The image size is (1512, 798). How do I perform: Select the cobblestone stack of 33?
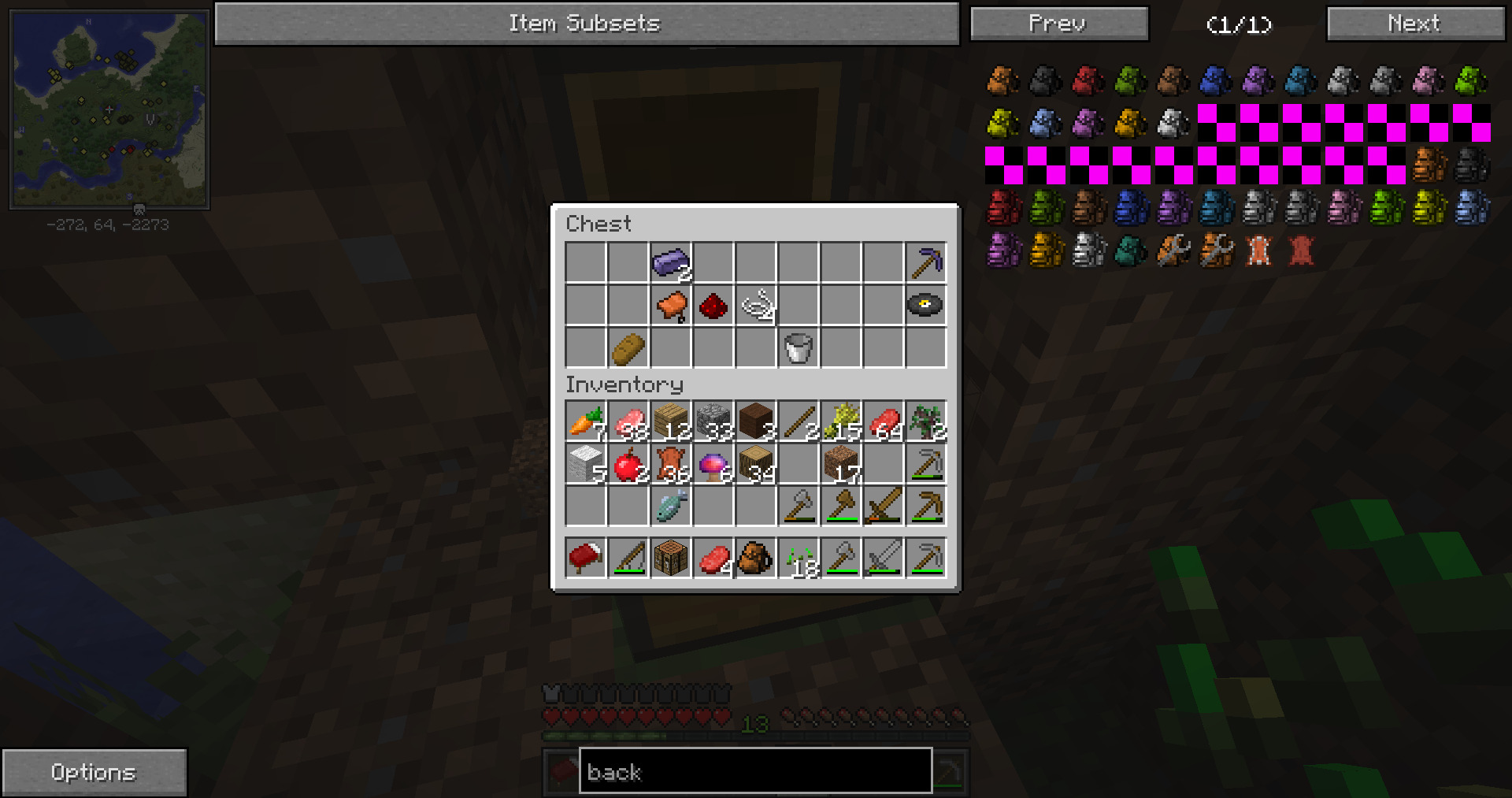[713, 421]
